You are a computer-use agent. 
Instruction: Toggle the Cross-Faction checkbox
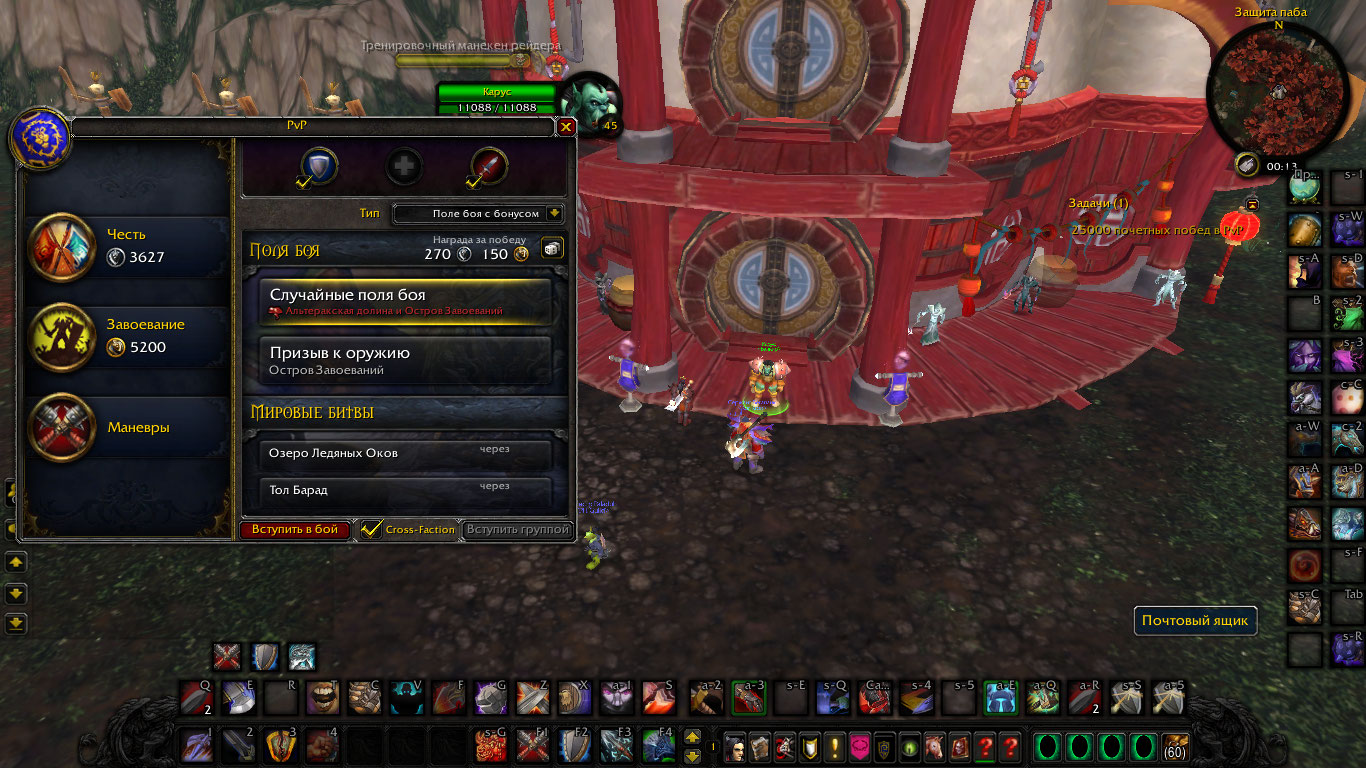[x=371, y=529]
